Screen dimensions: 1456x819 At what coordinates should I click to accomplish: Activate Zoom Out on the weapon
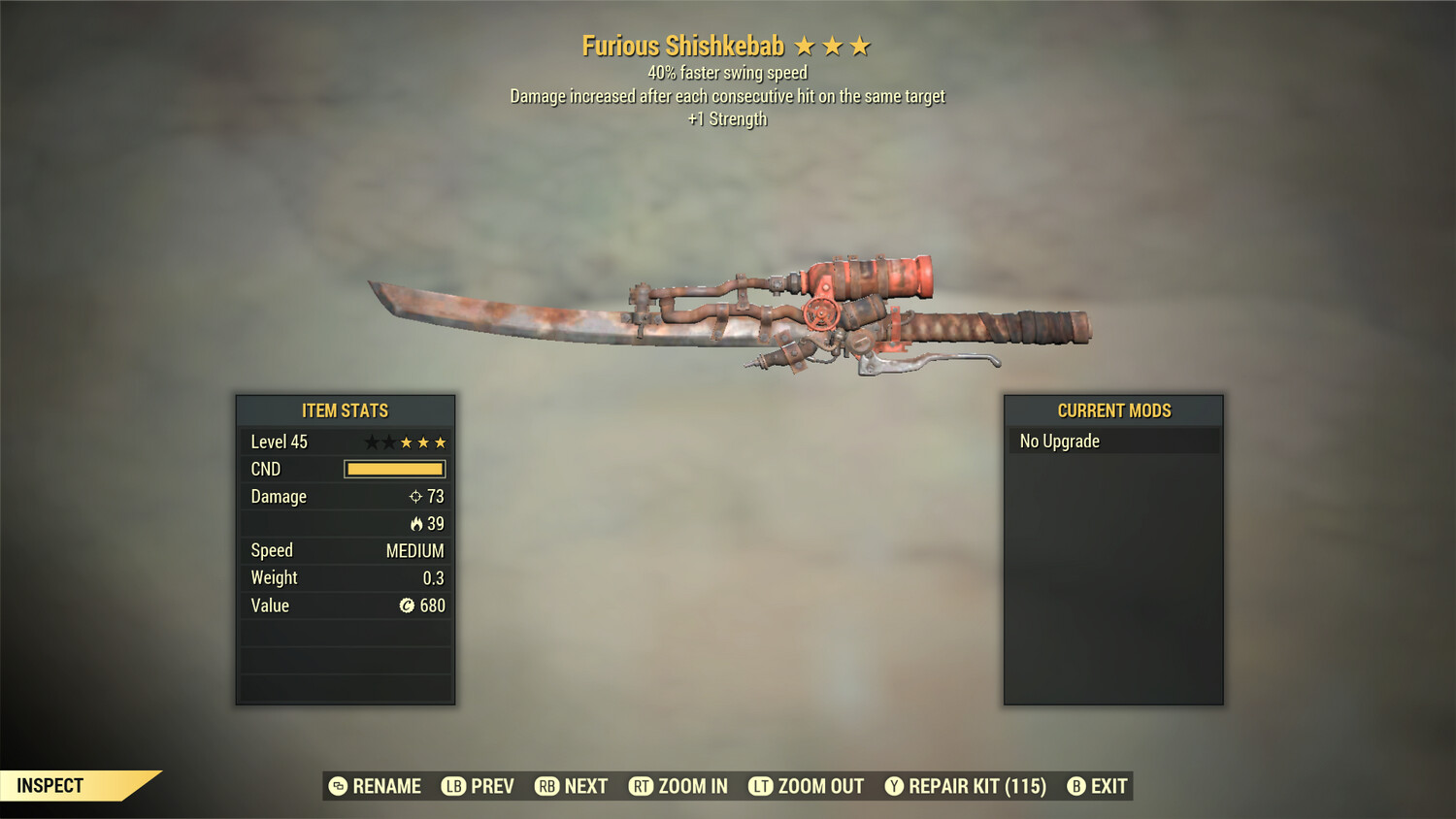(806, 786)
